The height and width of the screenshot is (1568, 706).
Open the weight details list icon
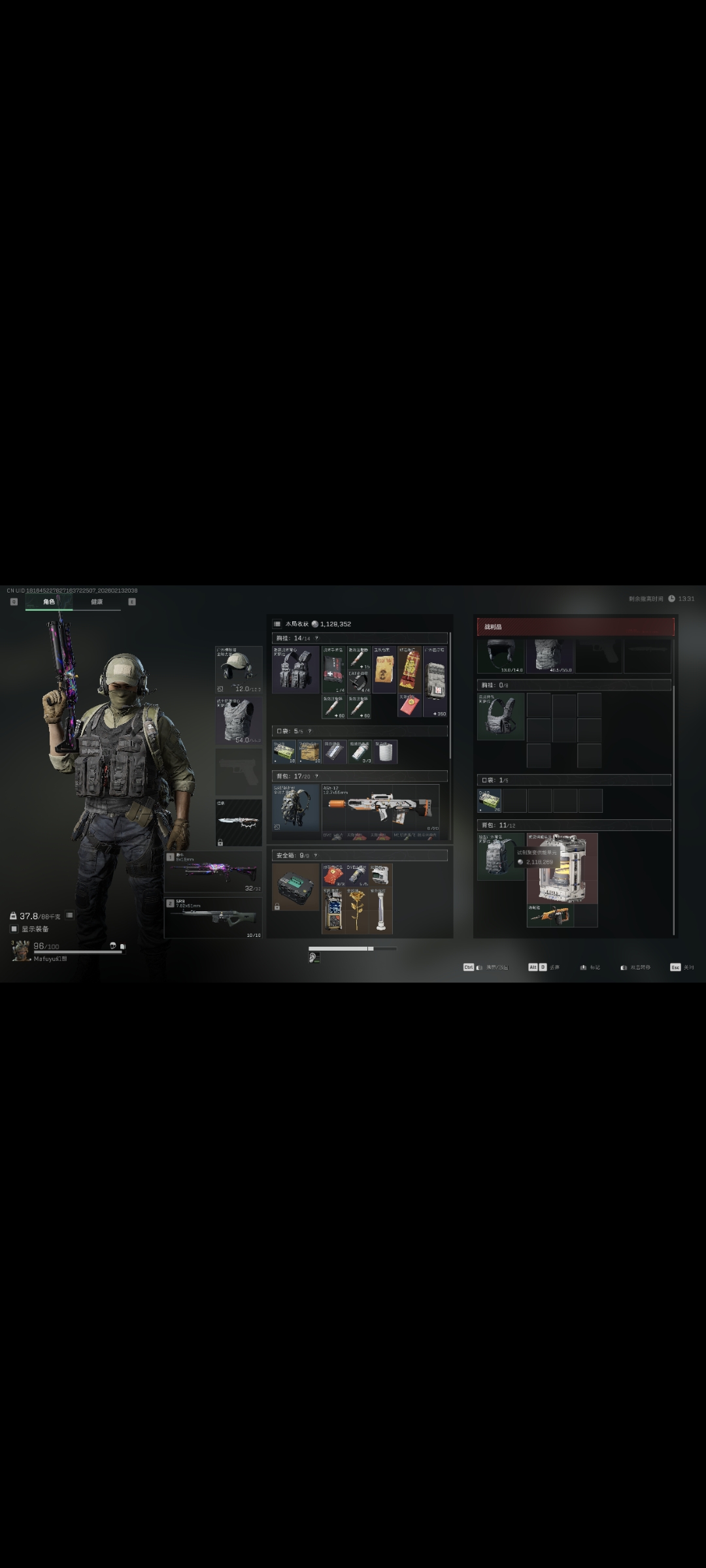coord(69,915)
